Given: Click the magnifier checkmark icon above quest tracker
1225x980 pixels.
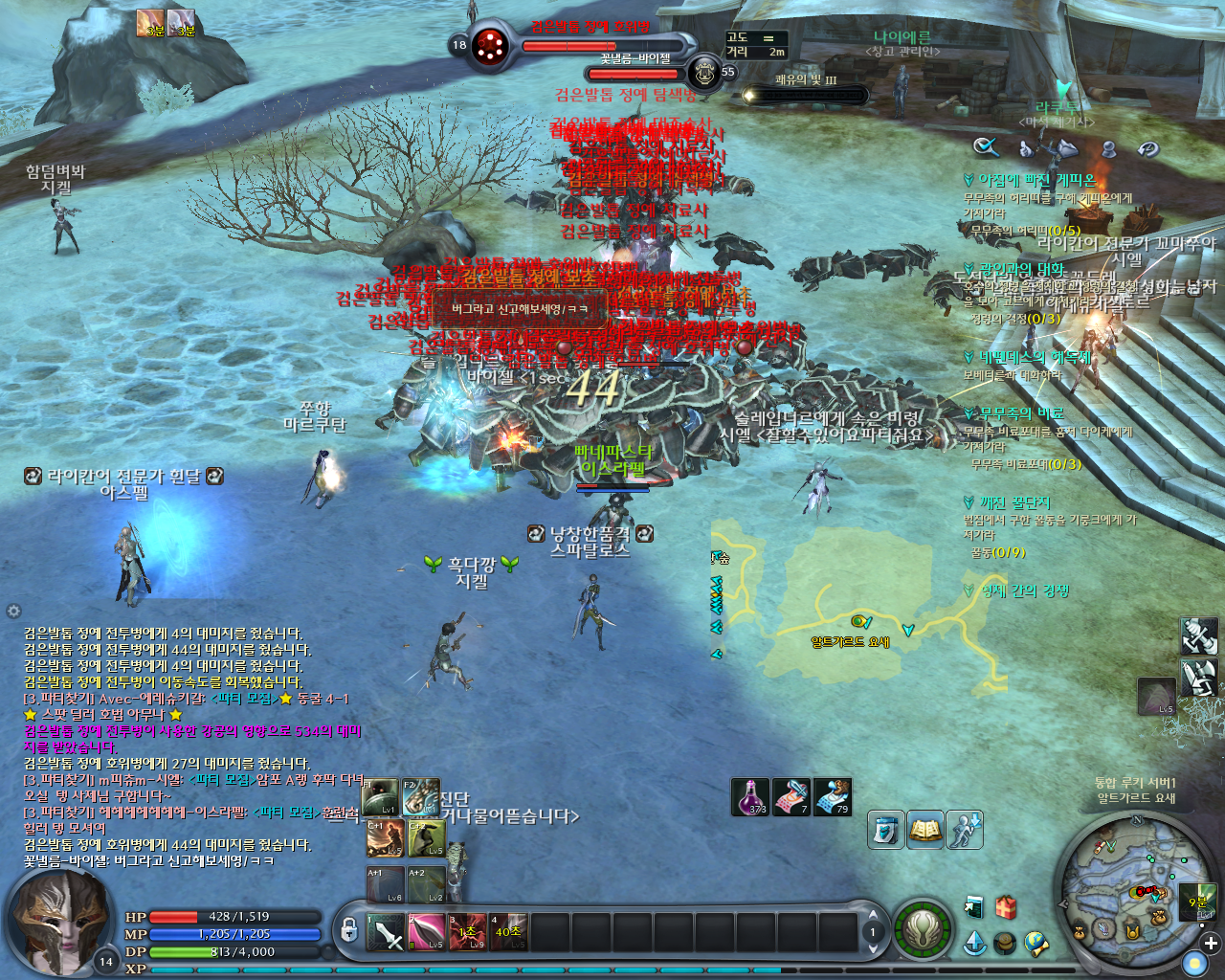Looking at the screenshot, I should click(x=986, y=146).
